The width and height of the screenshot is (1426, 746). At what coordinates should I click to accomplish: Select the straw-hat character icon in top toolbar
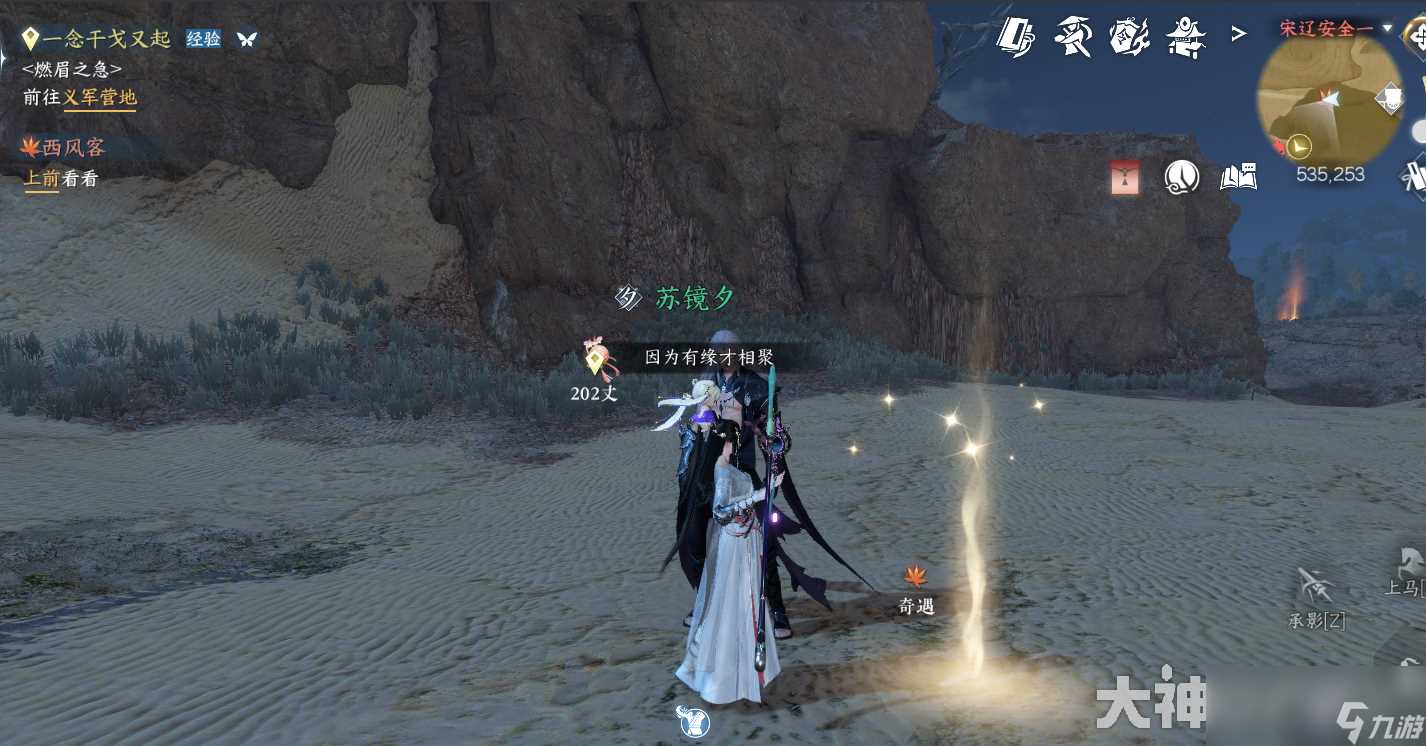pos(1073,35)
